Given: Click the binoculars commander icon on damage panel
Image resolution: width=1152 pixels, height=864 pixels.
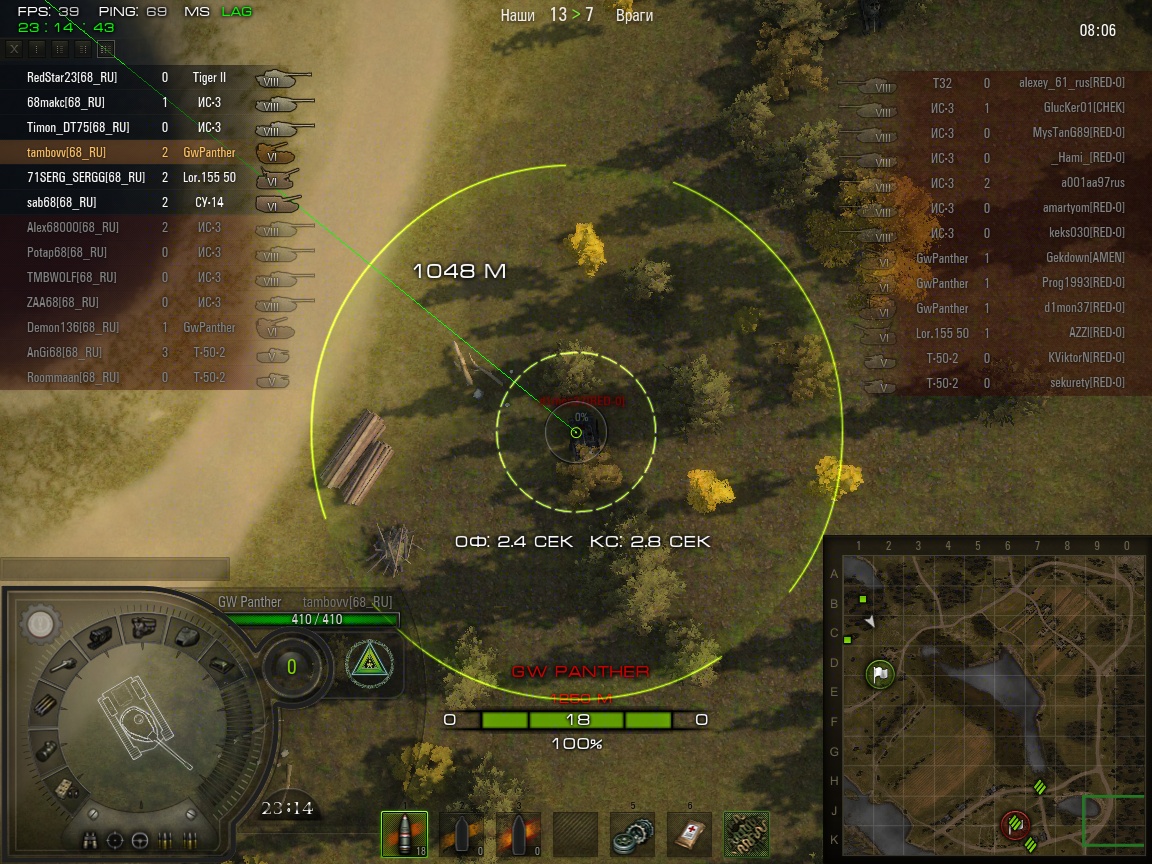Looking at the screenshot, I should [x=92, y=839].
